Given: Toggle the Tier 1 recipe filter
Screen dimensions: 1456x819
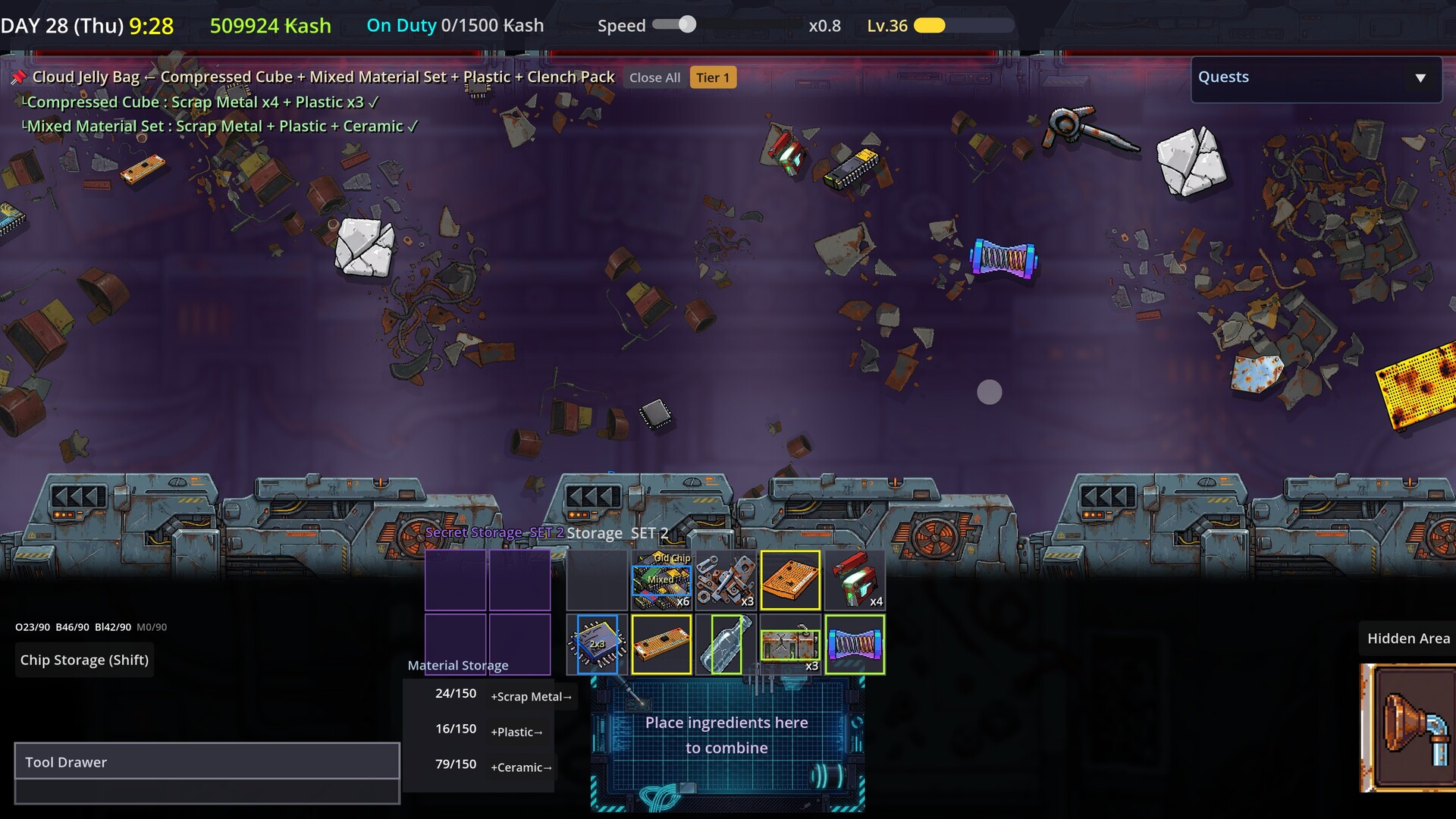Looking at the screenshot, I should click(x=712, y=77).
